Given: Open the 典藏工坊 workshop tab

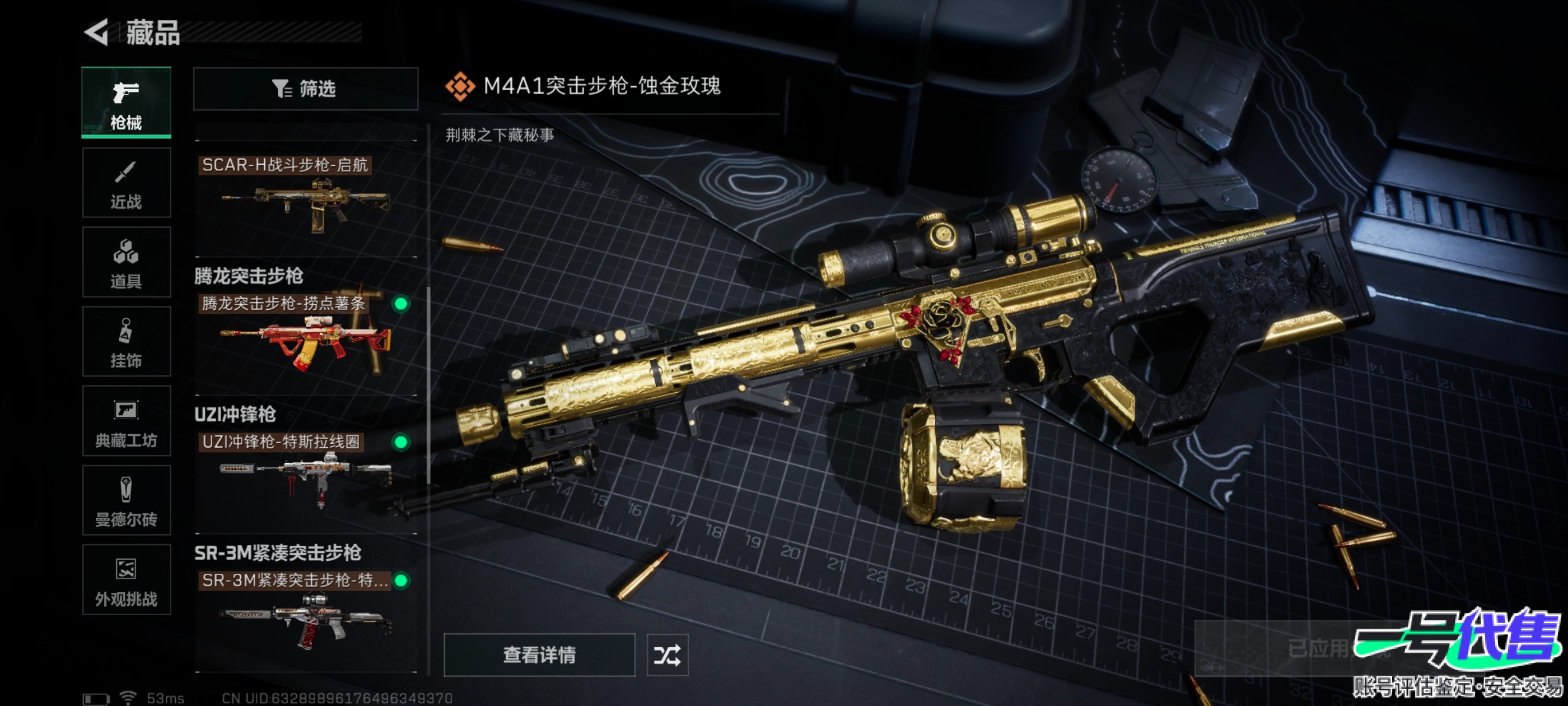Looking at the screenshot, I should tap(126, 421).
